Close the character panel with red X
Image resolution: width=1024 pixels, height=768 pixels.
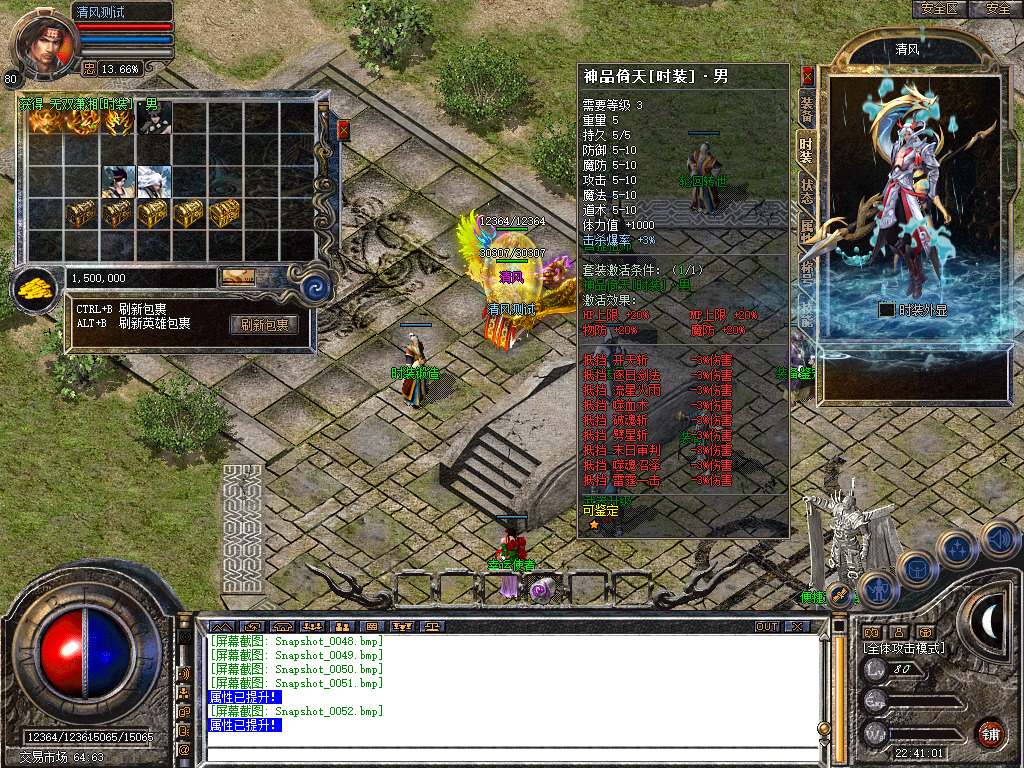(x=808, y=75)
